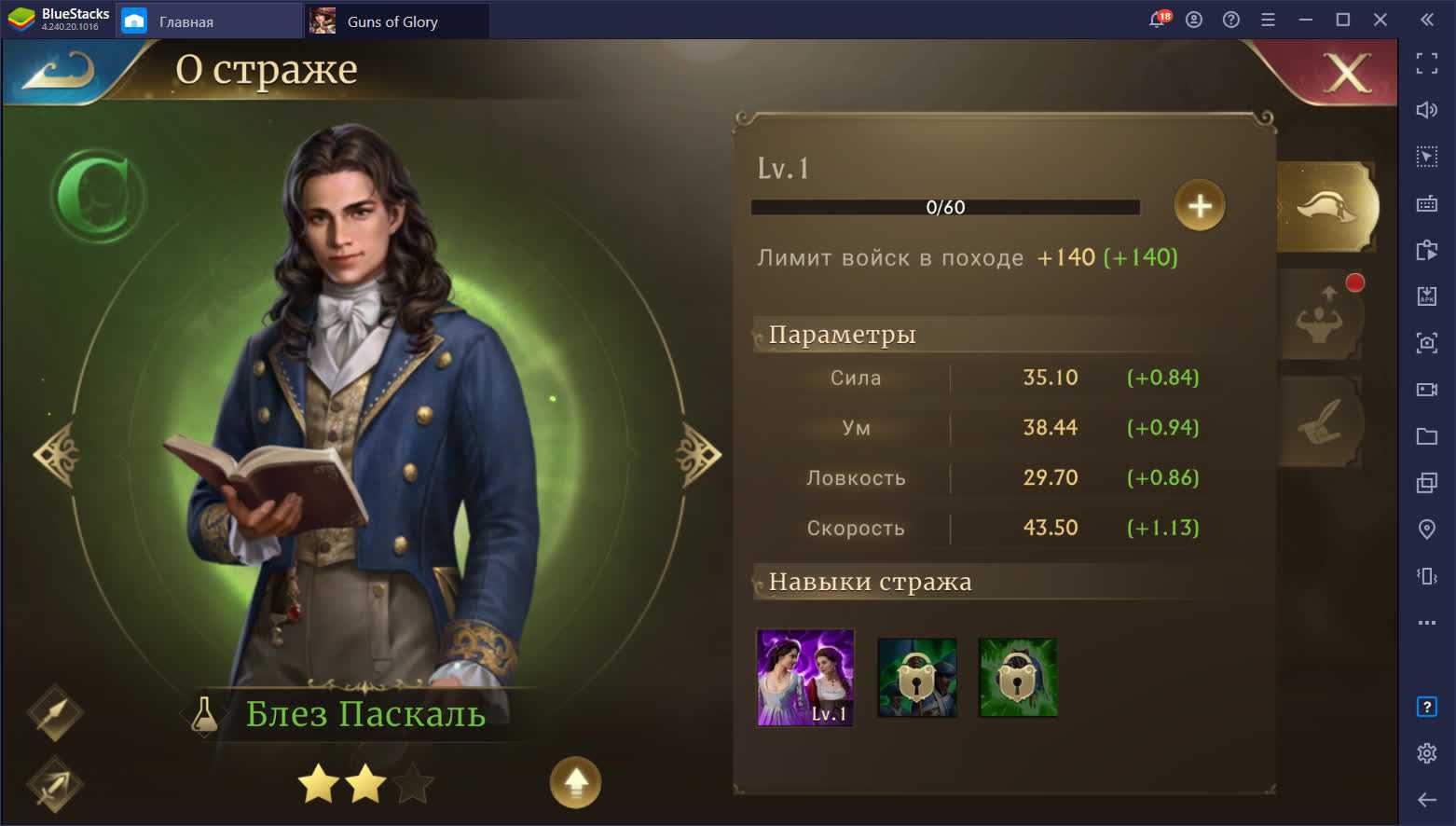1456x826 pixels.
Task: Go back with the curved arrow button
Action: point(60,71)
